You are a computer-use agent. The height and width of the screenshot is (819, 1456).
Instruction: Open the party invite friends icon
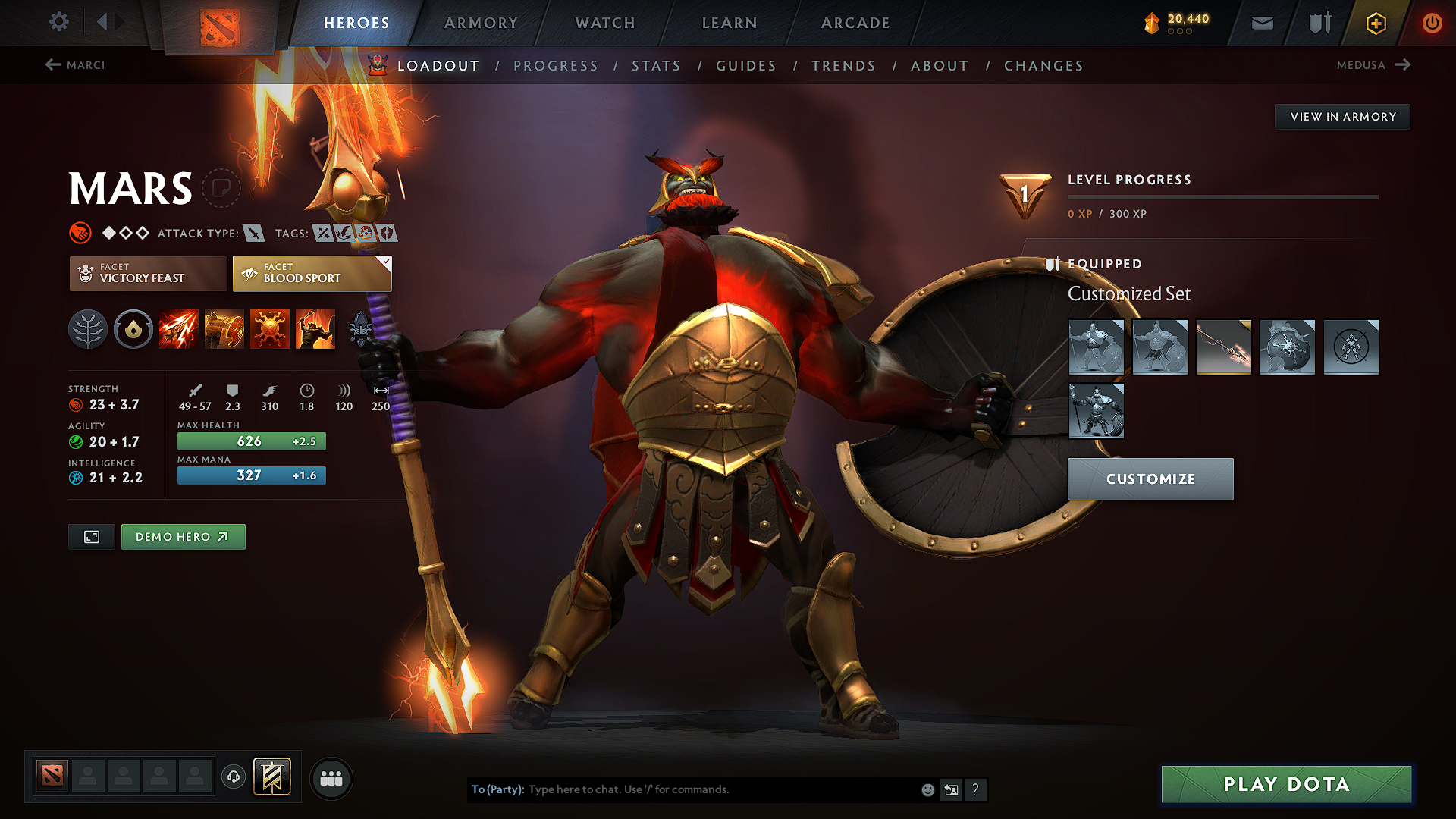[331, 778]
